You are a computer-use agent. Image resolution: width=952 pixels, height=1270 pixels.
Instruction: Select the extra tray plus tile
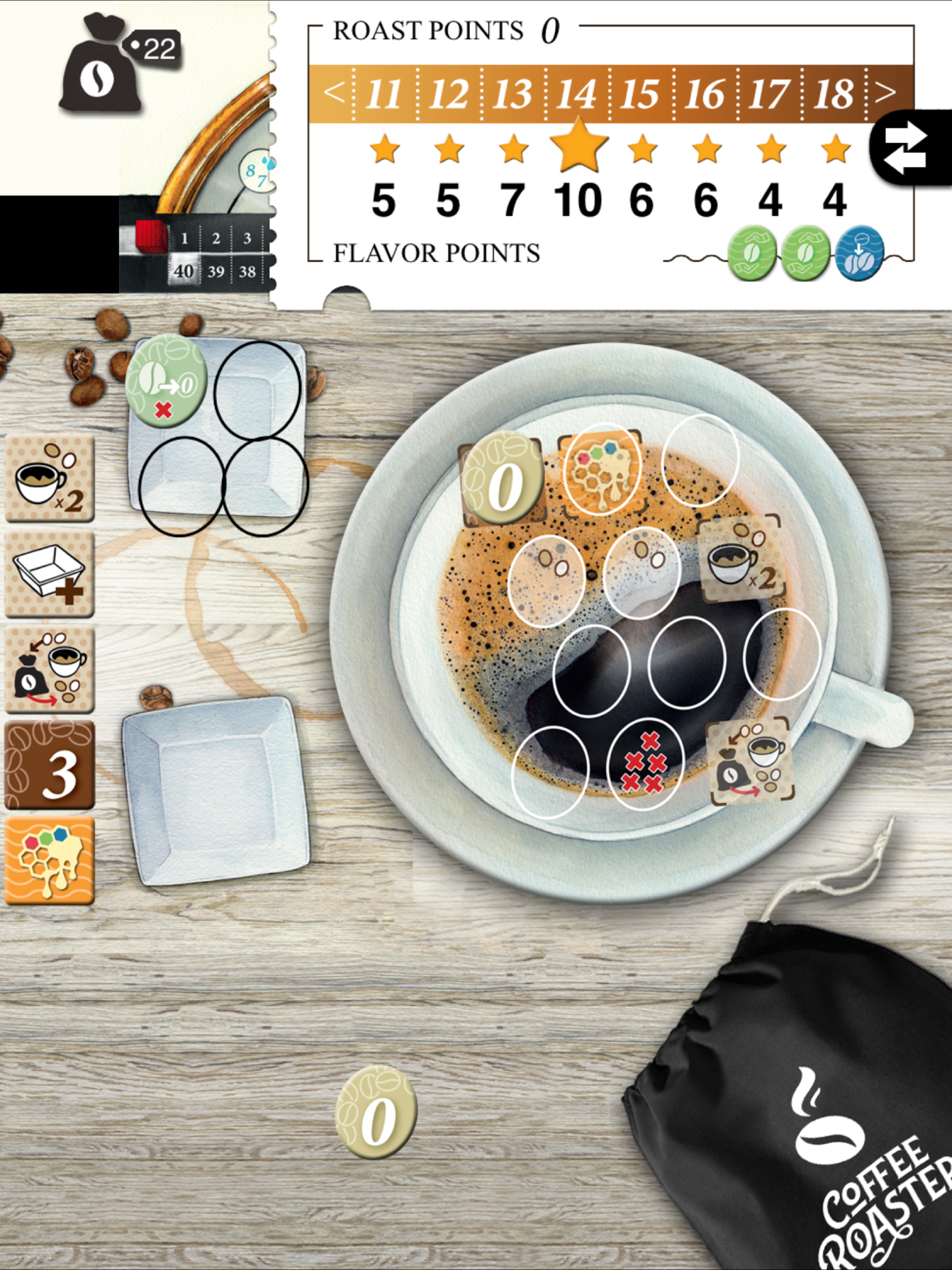pyautogui.click(x=49, y=574)
